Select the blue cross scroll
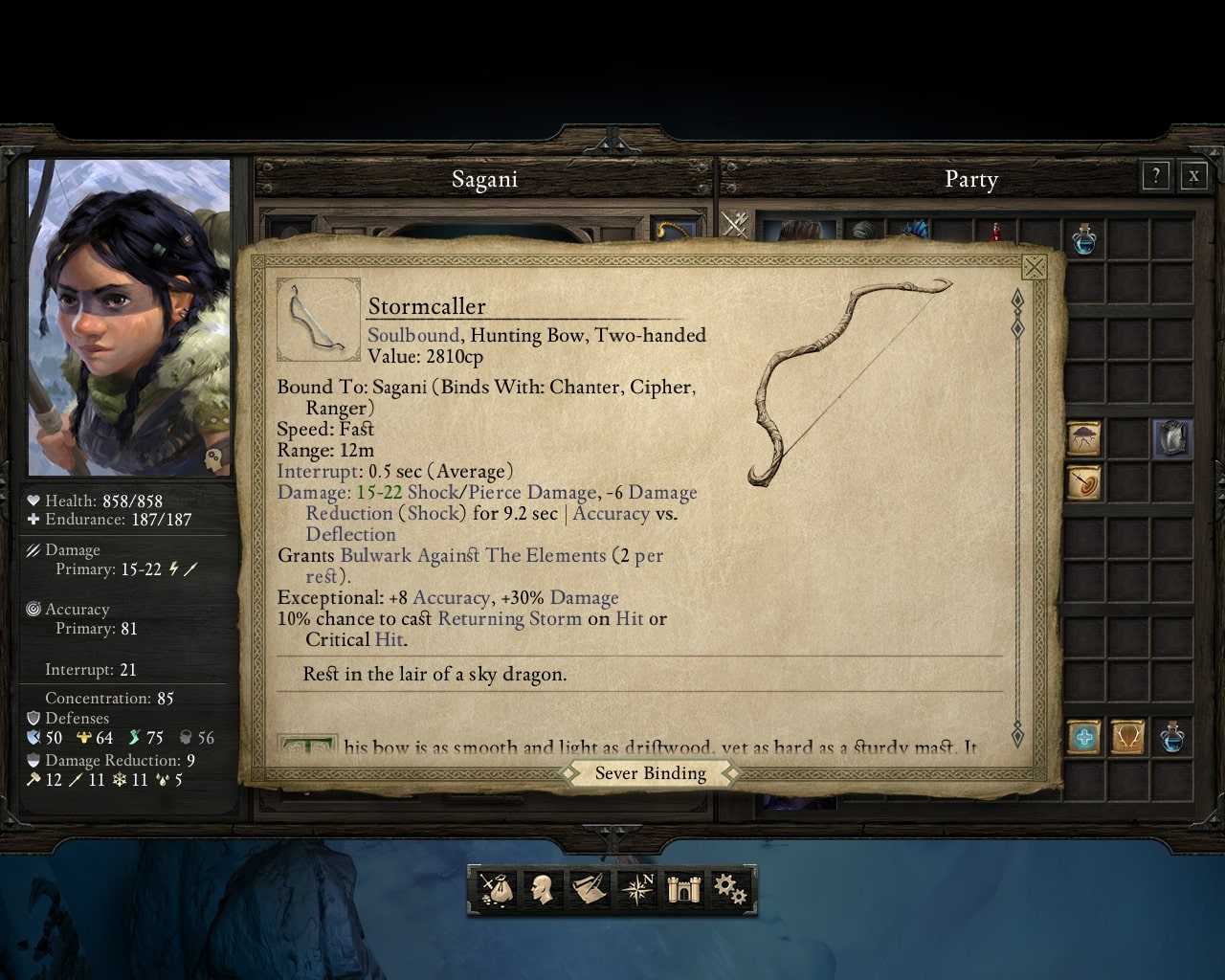This screenshot has width=1225, height=980. (x=1084, y=737)
